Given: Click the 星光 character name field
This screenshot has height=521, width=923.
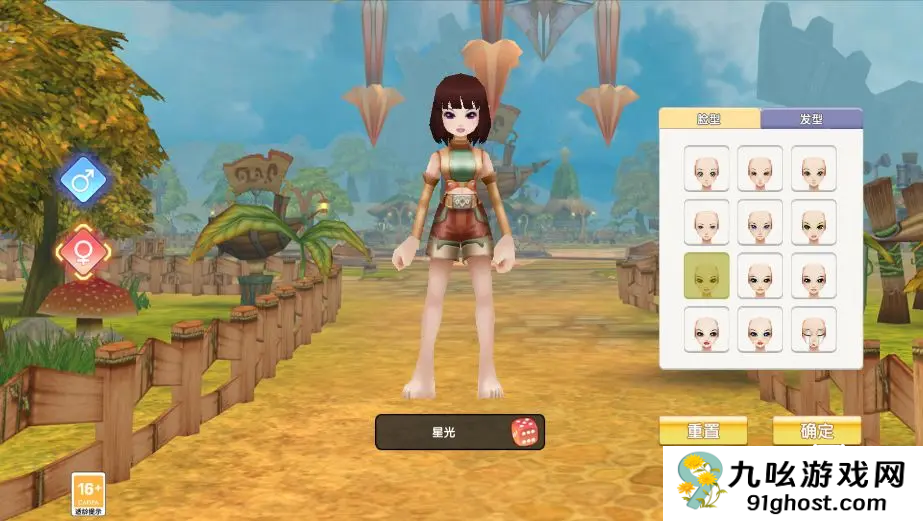Looking at the screenshot, I should [443, 432].
